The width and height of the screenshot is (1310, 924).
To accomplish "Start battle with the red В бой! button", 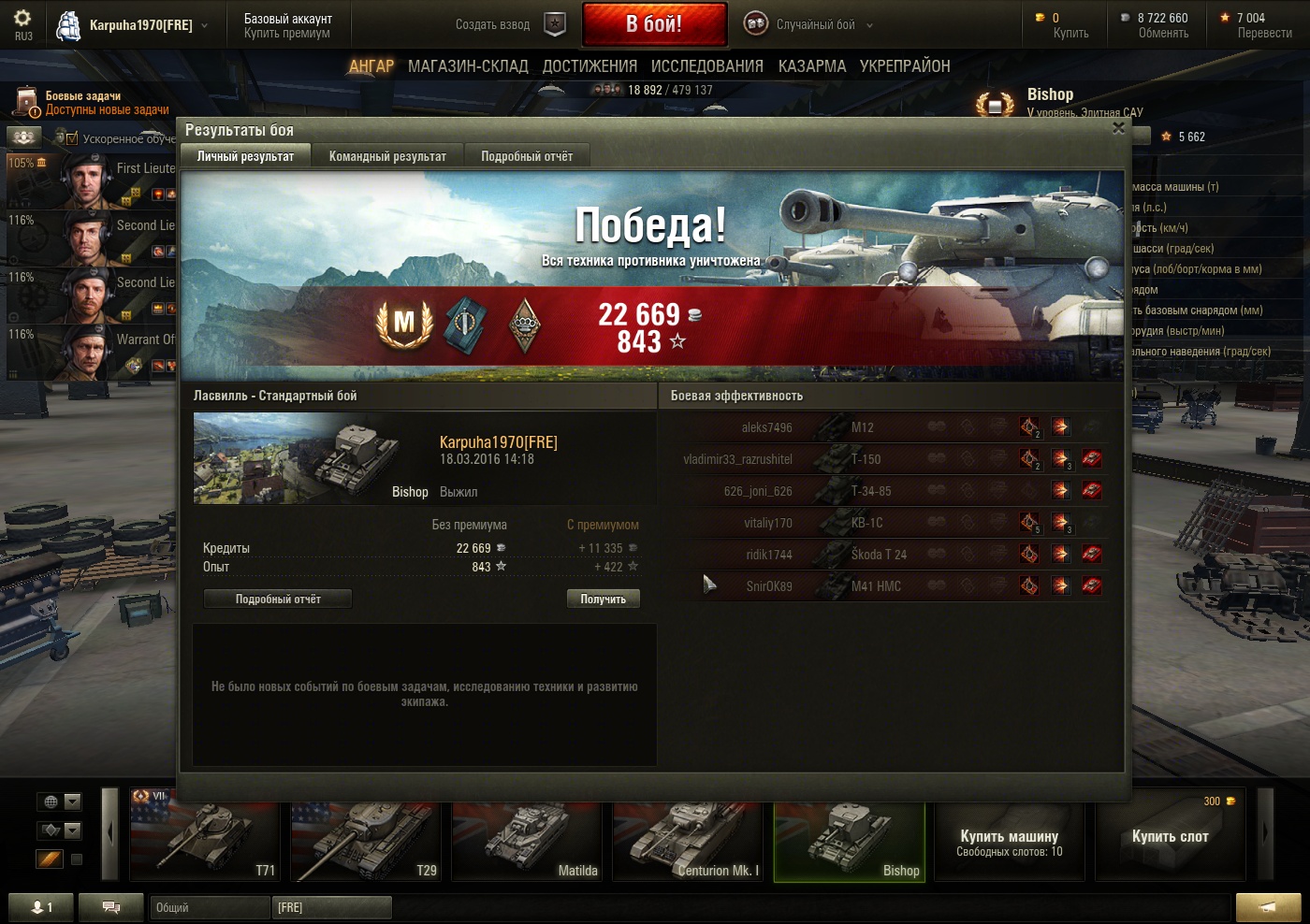I will pyautogui.click(x=654, y=24).
